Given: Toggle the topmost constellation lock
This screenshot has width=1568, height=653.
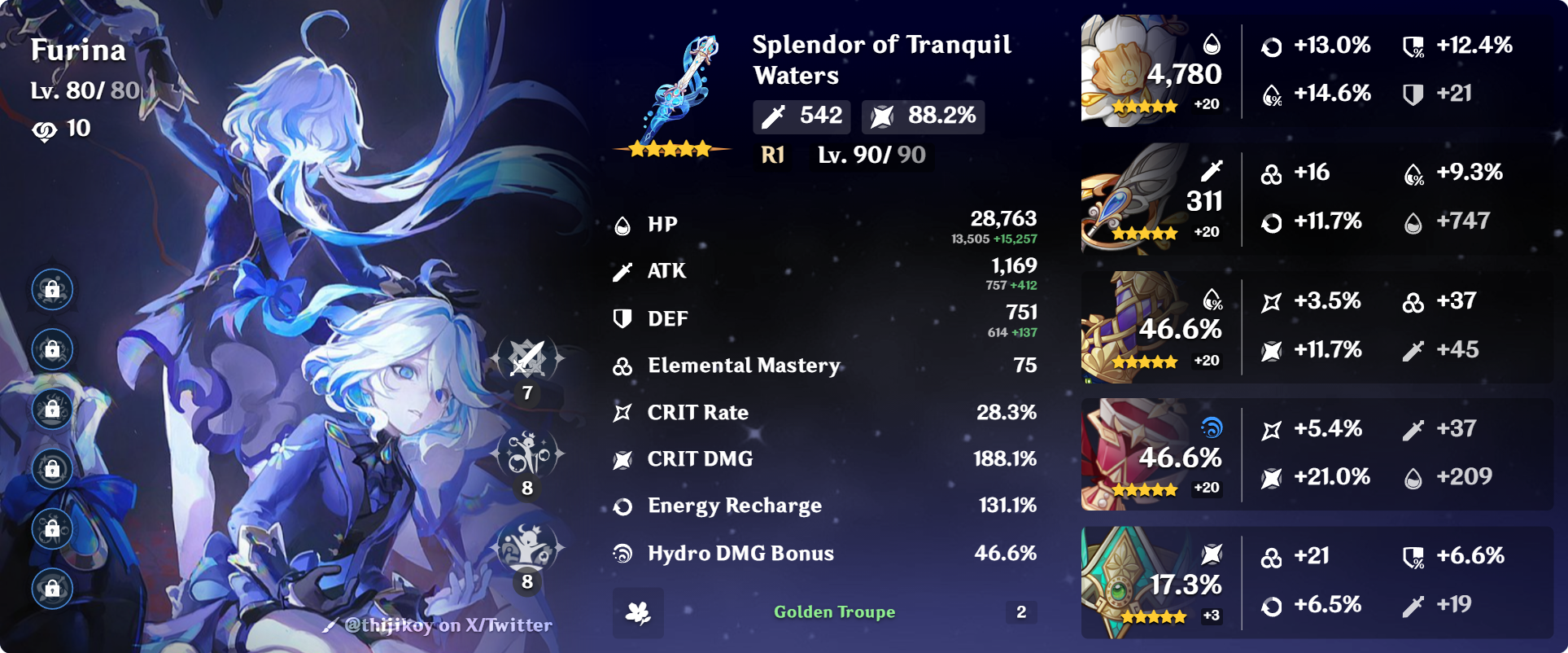Looking at the screenshot, I should pos(51,290).
